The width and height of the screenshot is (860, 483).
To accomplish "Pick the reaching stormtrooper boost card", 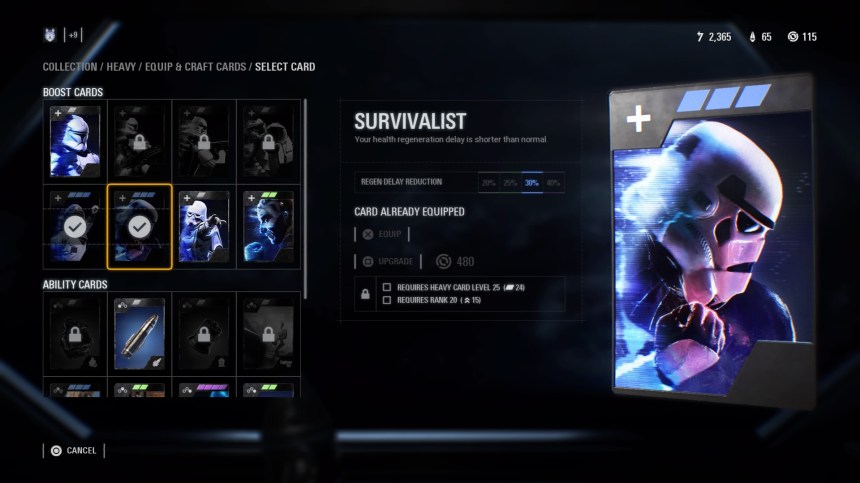I will [204, 226].
